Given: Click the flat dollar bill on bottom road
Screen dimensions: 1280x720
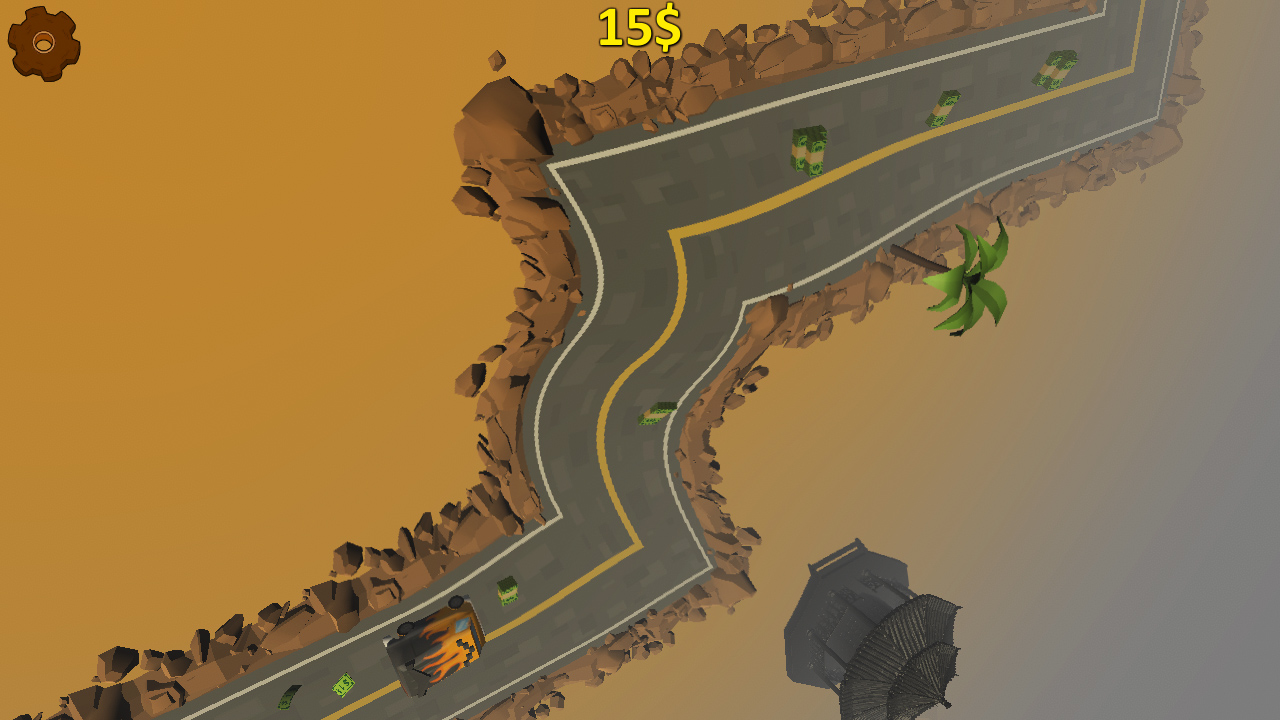Looking at the screenshot, I should (x=342, y=685).
